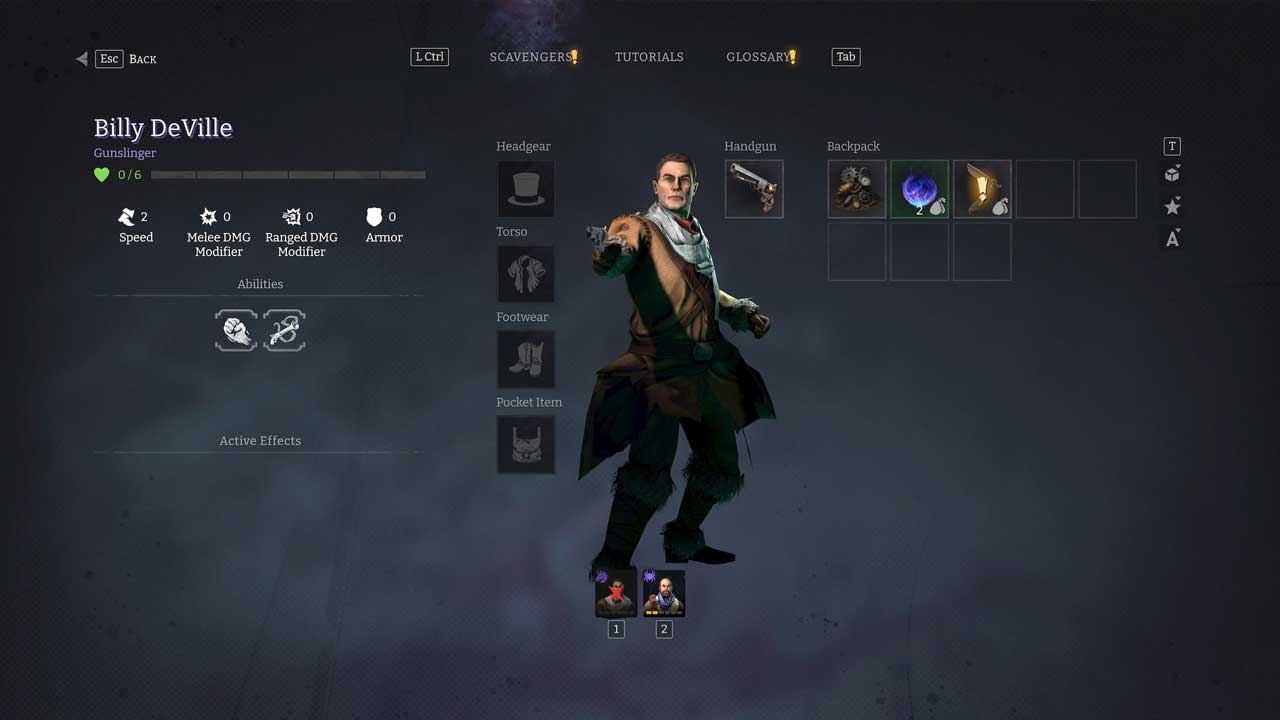This screenshot has height=720, width=1280.
Task: Select the revolver in the Handgun slot
Action: click(754, 189)
